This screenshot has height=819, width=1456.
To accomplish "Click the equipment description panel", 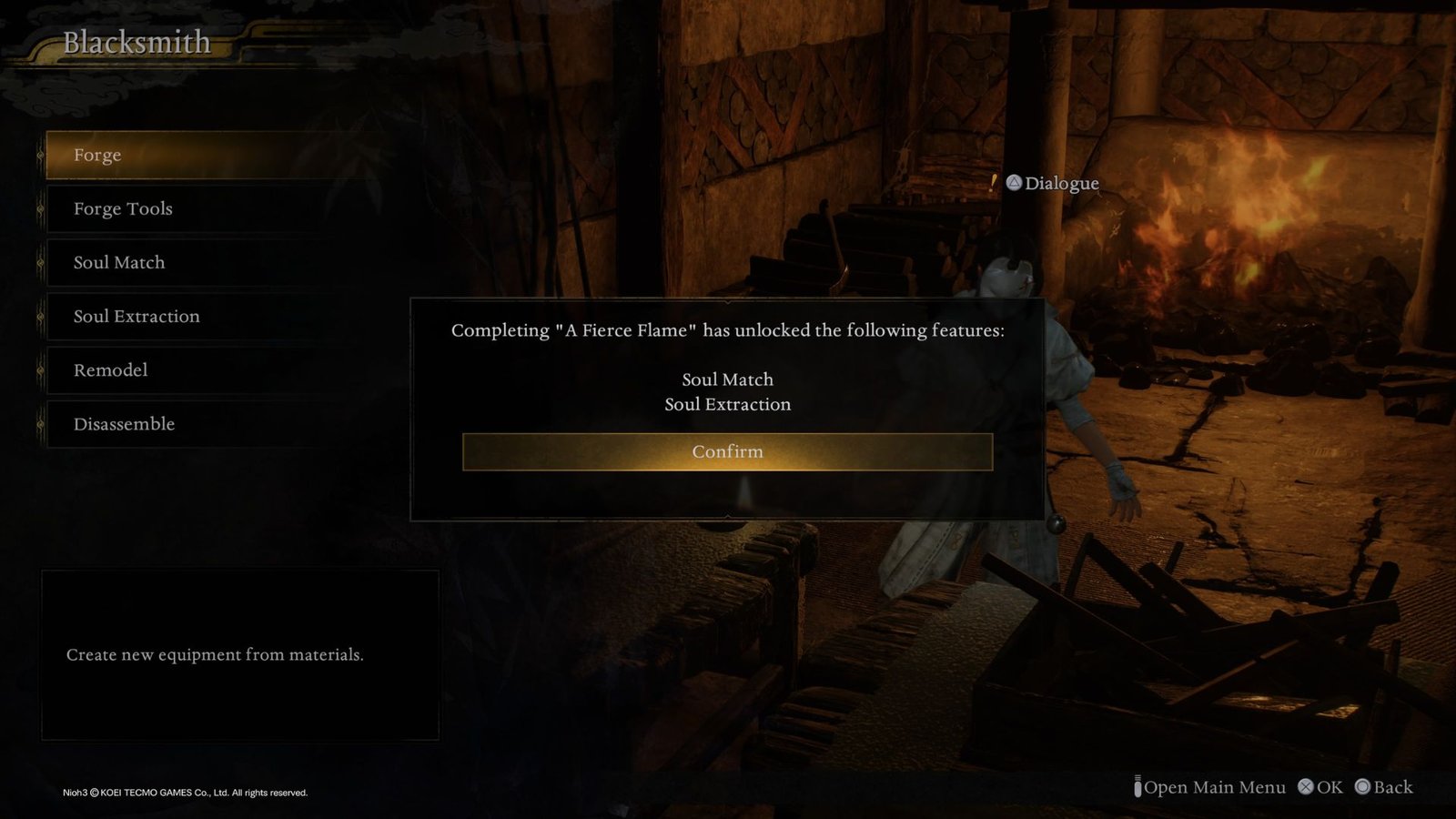I will [x=241, y=654].
